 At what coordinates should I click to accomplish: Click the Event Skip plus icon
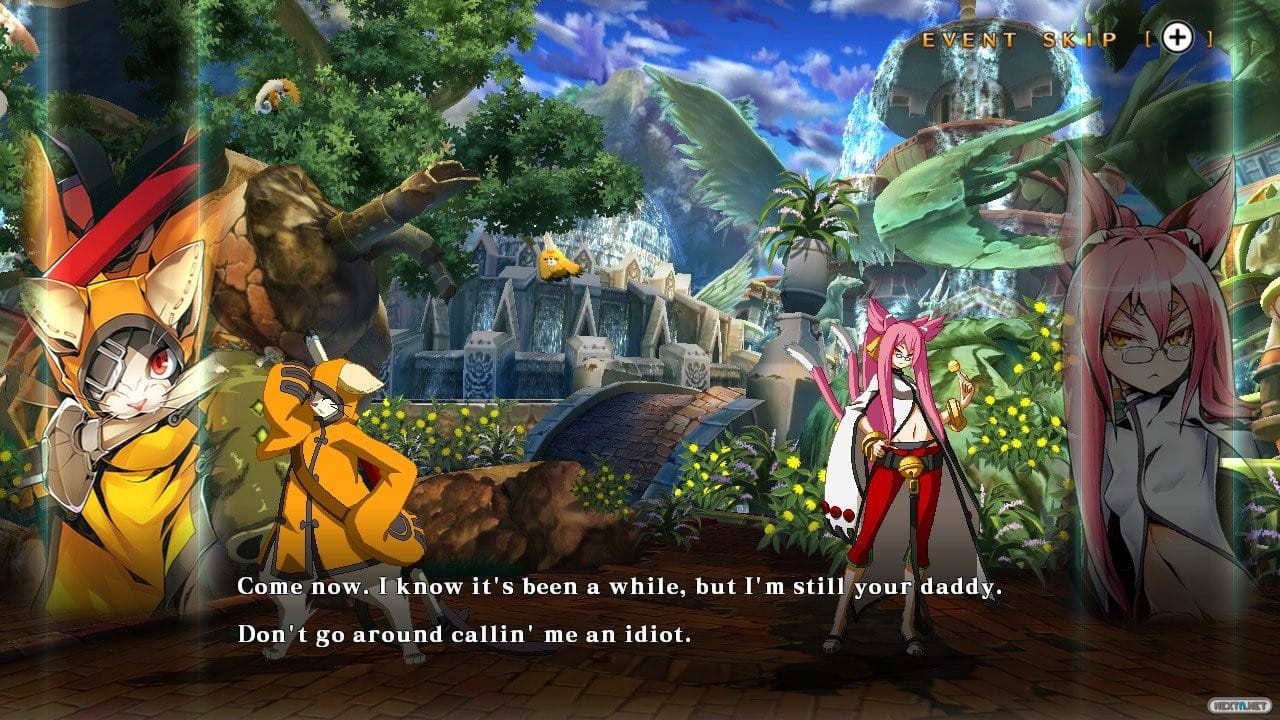(1178, 38)
